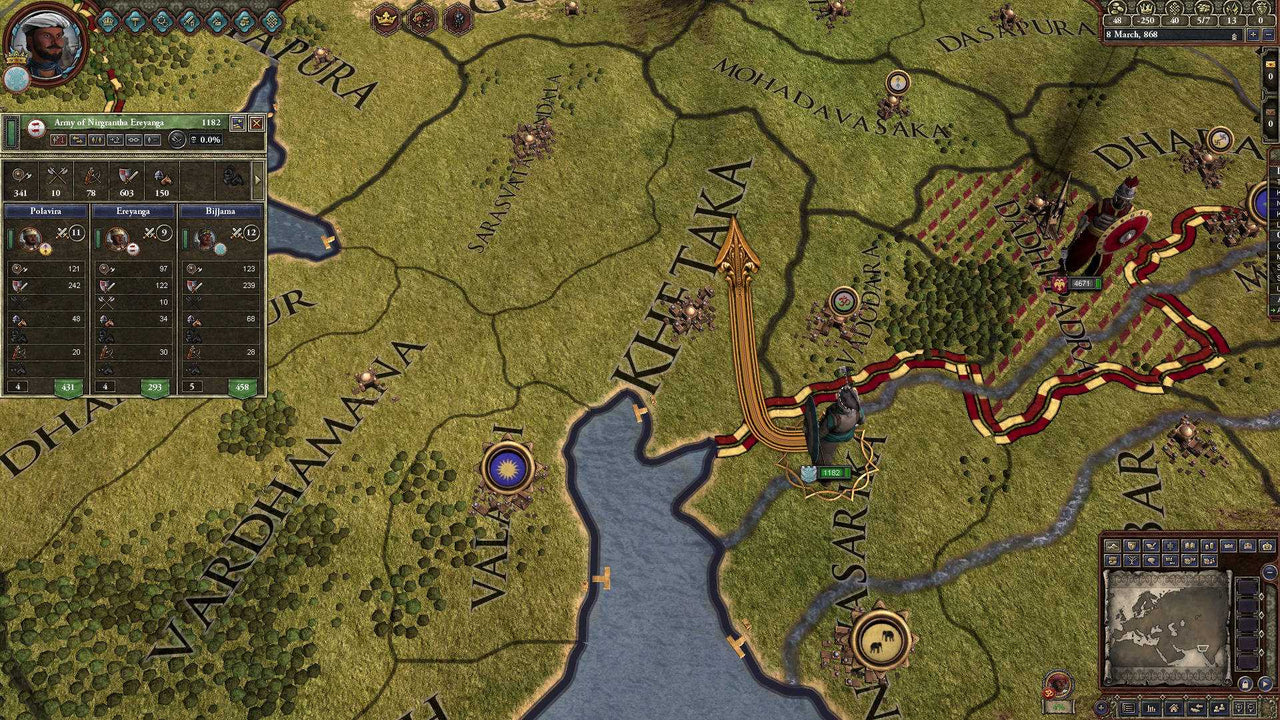Viewport: 1280px width, 720px height.
Task: Collapse the army window with the shrink toggle
Action: click(237, 124)
